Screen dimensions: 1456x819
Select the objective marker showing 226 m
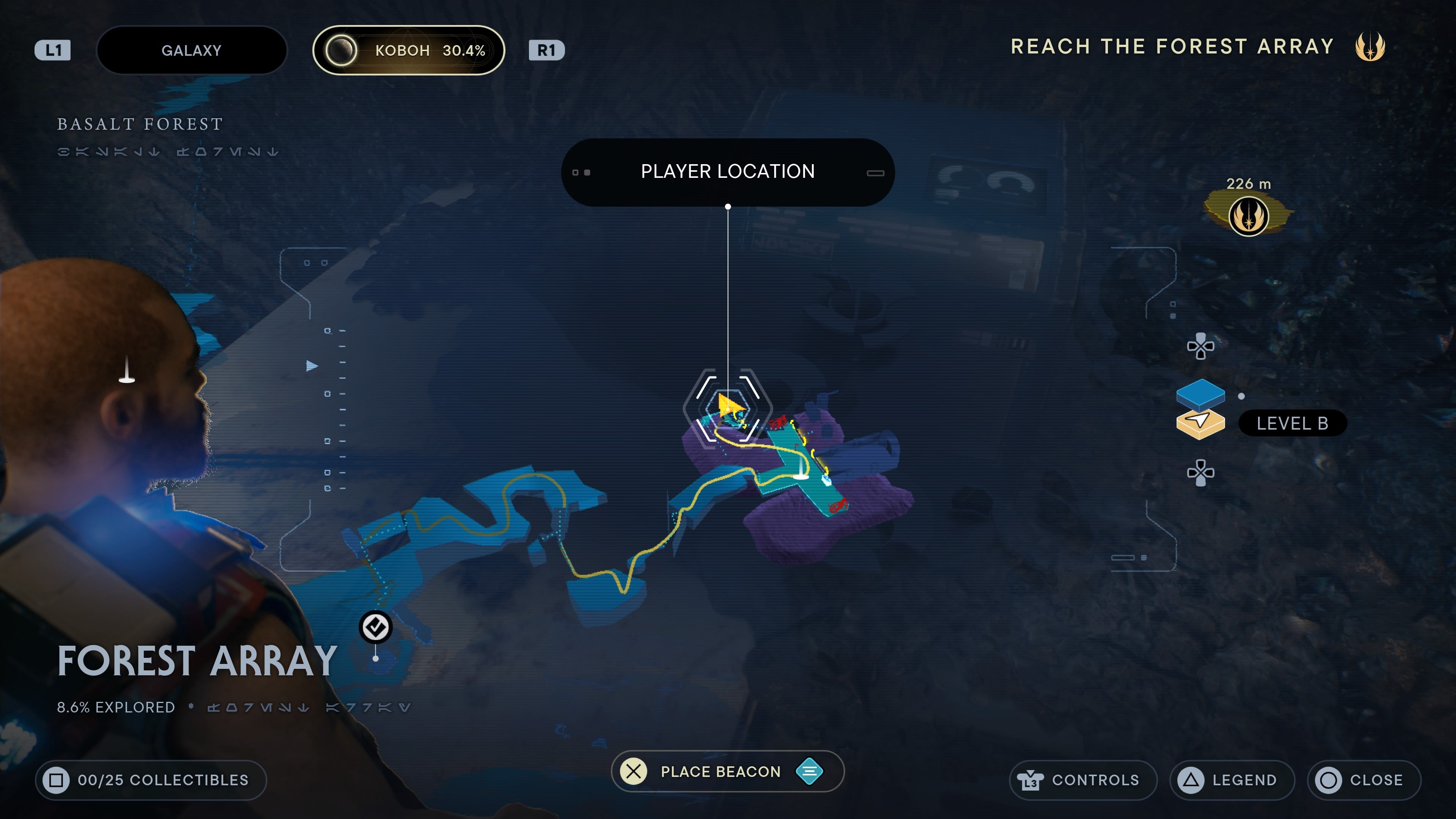(x=1248, y=216)
